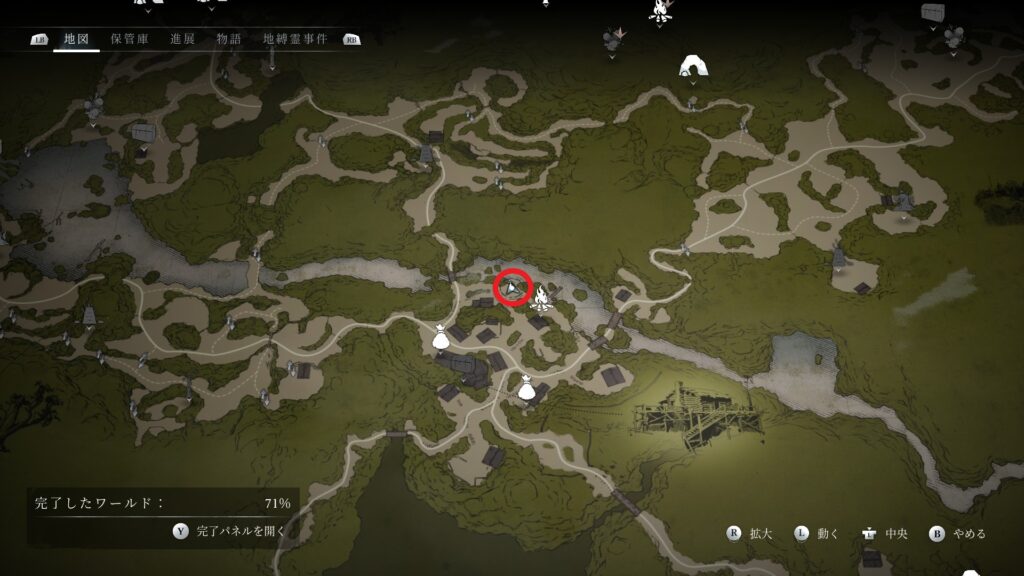Switch to the 保管庫 tab
Image resolution: width=1024 pixels, height=576 pixels.
(x=130, y=39)
